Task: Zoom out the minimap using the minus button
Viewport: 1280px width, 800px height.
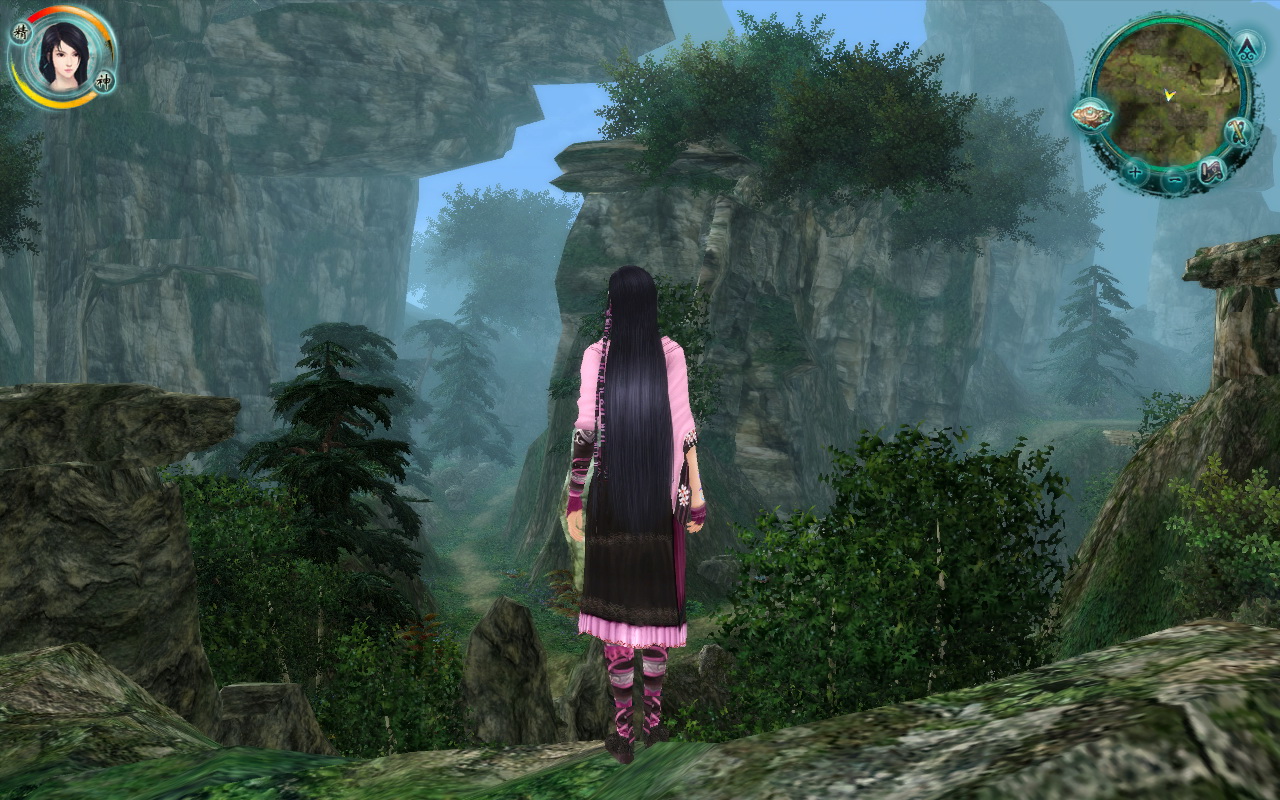Action: (1174, 178)
